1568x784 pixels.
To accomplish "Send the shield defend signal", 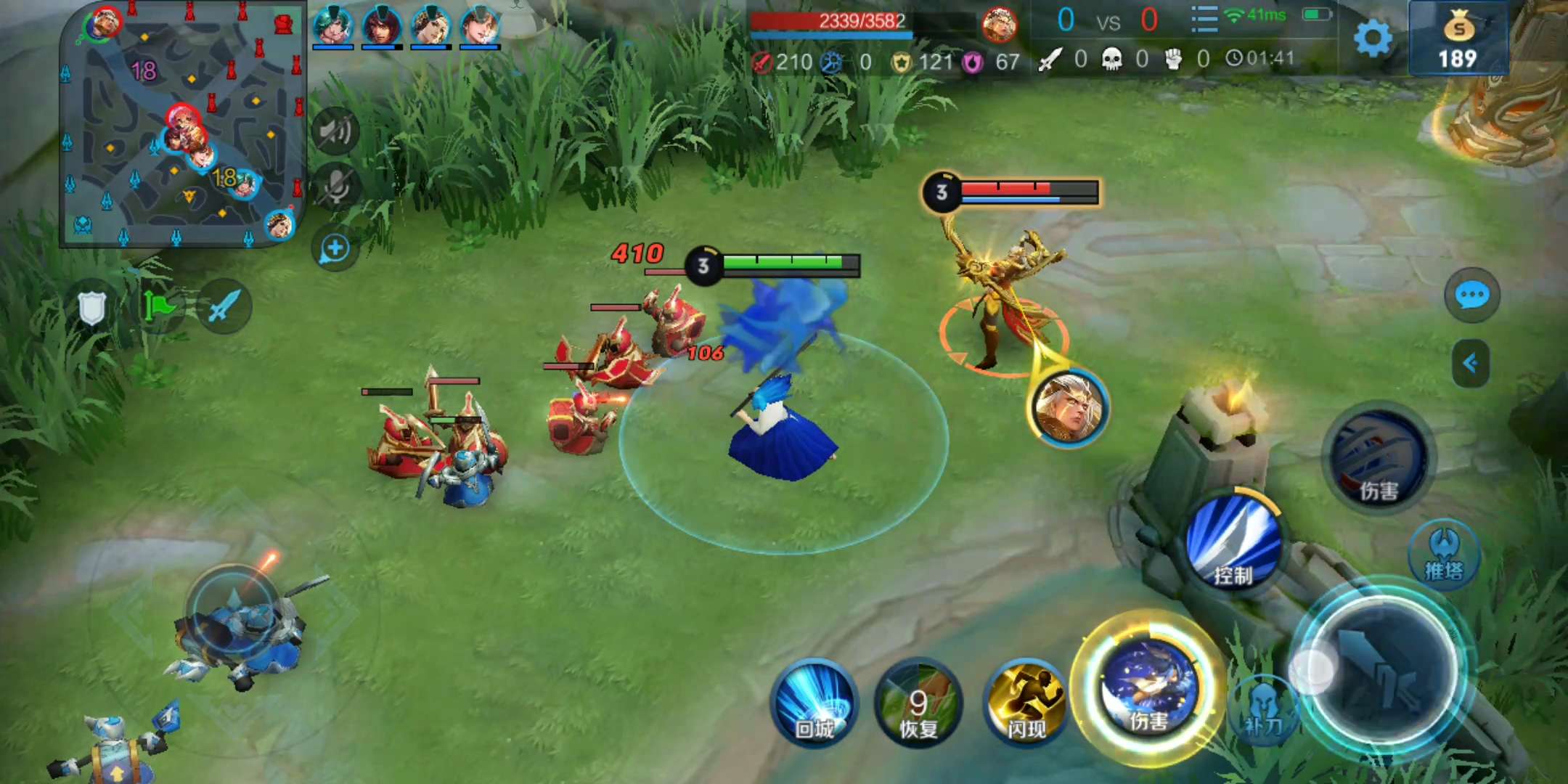I will [92, 308].
